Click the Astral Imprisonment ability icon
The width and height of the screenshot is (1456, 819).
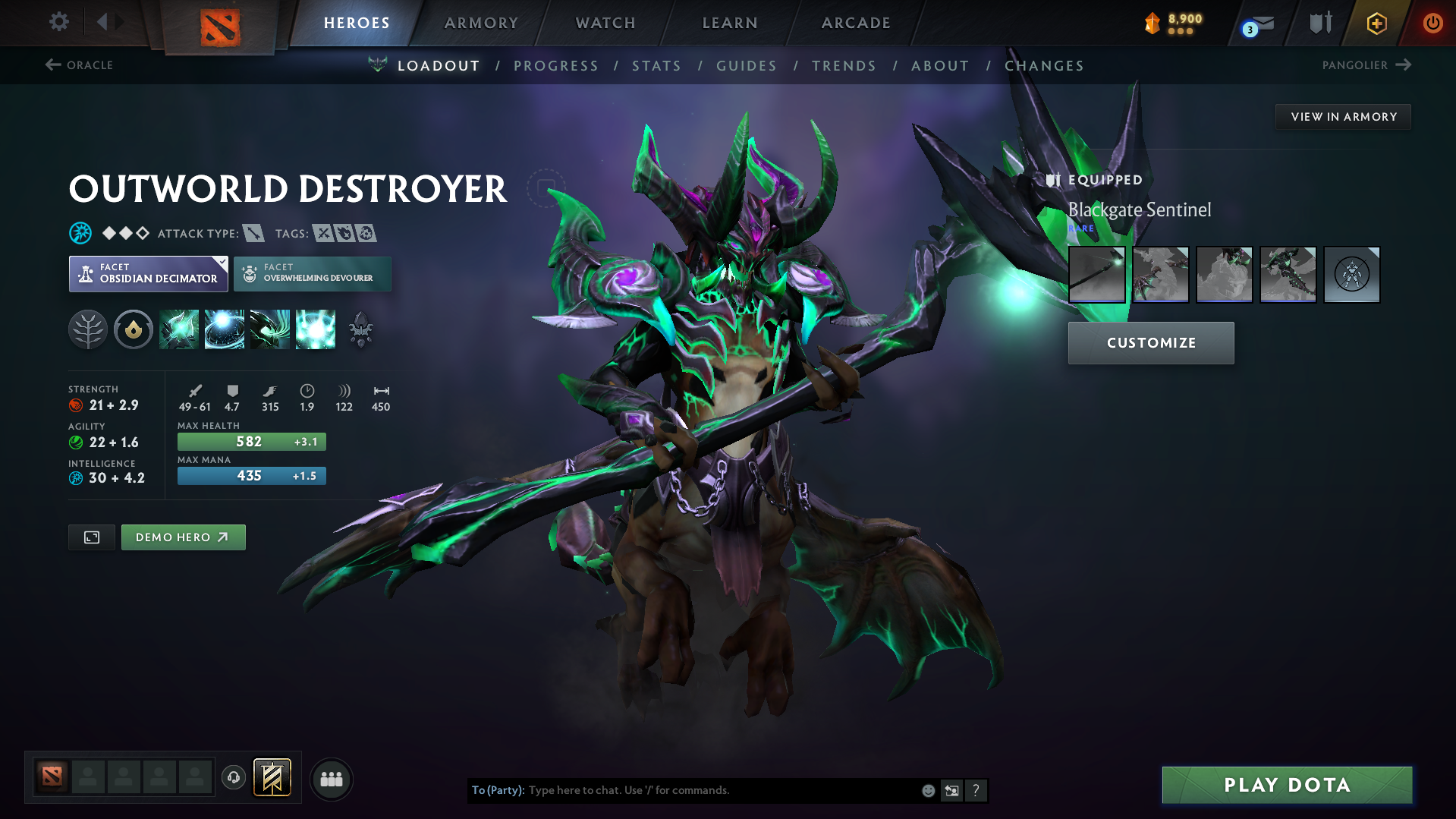point(225,329)
